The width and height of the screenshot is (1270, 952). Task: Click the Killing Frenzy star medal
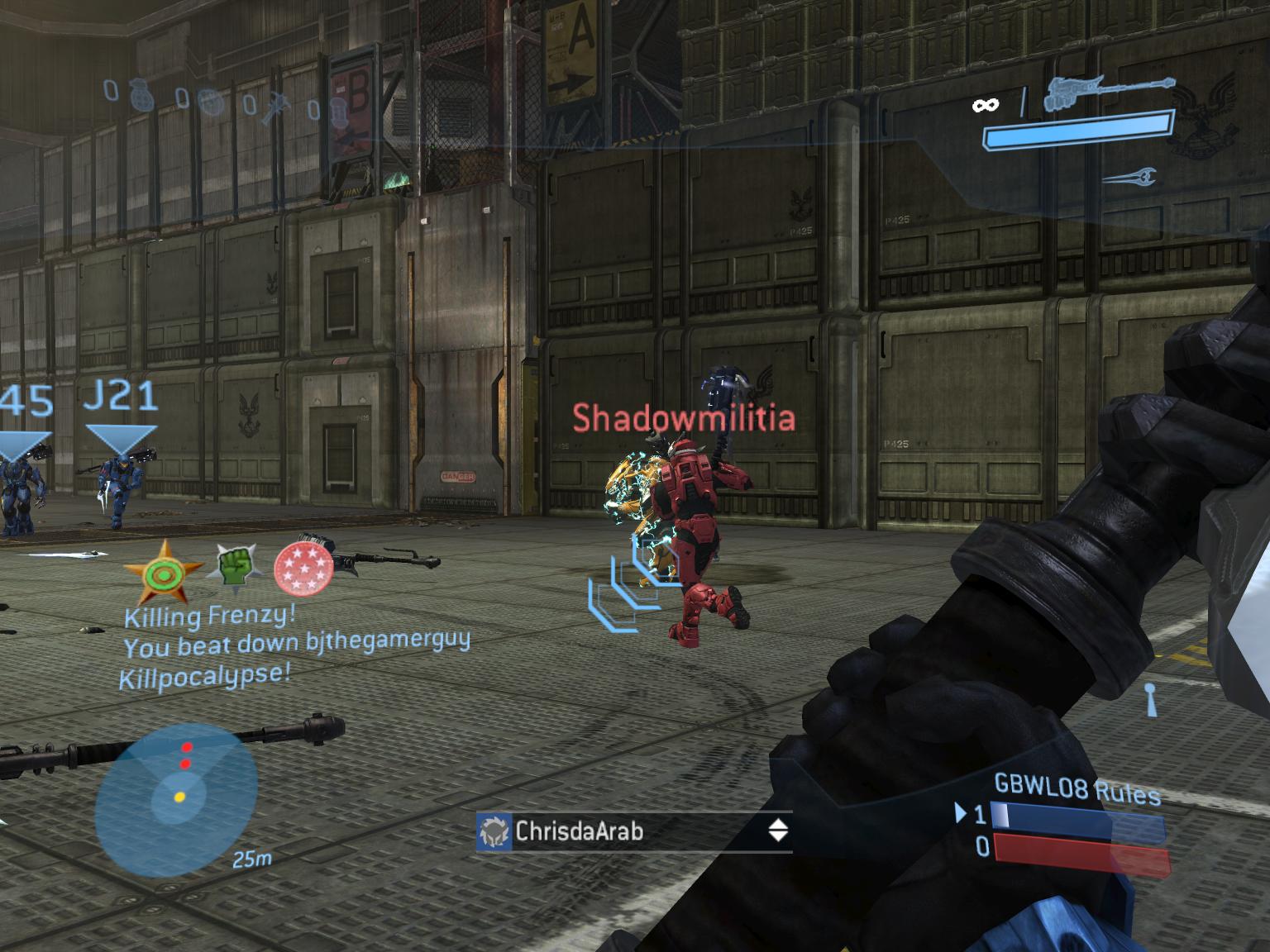pyautogui.click(x=161, y=570)
